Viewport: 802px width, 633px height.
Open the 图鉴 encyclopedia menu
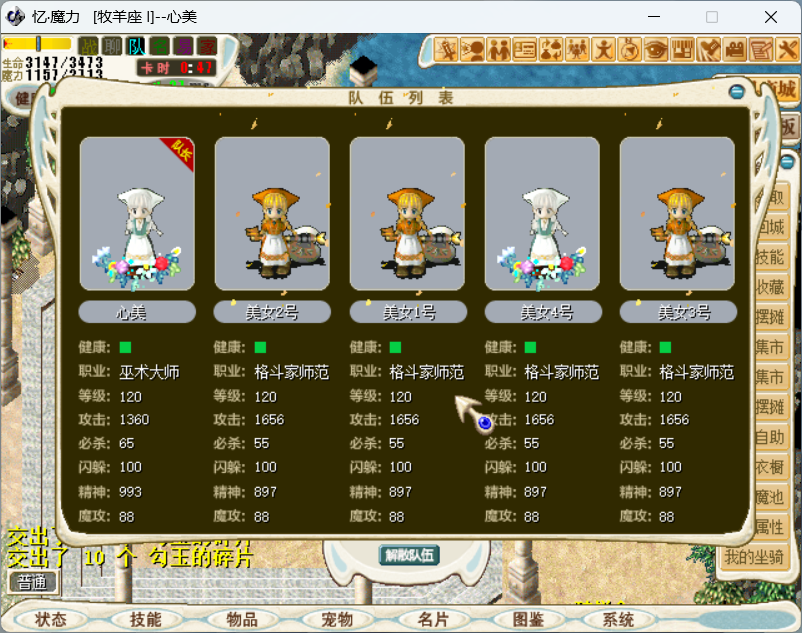click(x=527, y=620)
